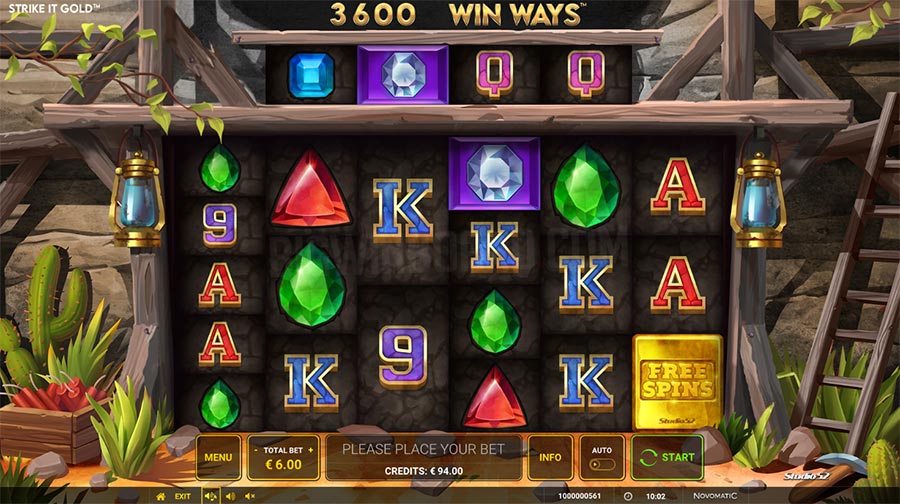The width and height of the screenshot is (900, 504).
Task: Click the home icon in bottom bar
Action: click(161, 496)
